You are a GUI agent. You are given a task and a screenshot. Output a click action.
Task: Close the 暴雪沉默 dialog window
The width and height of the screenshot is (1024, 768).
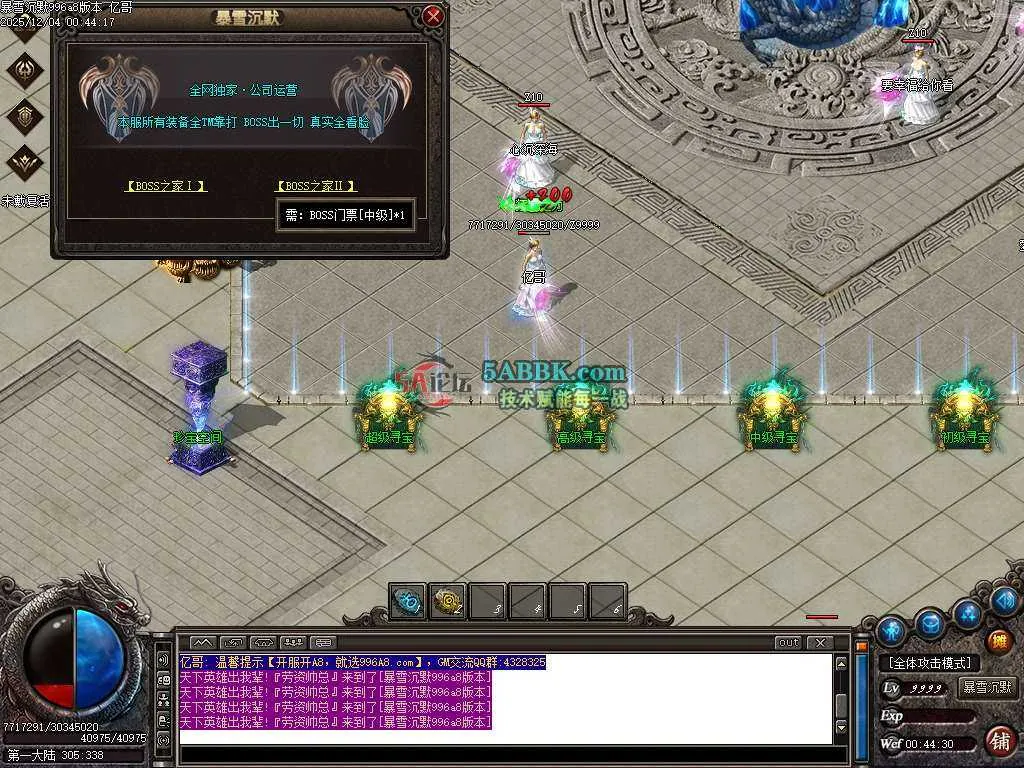433,16
